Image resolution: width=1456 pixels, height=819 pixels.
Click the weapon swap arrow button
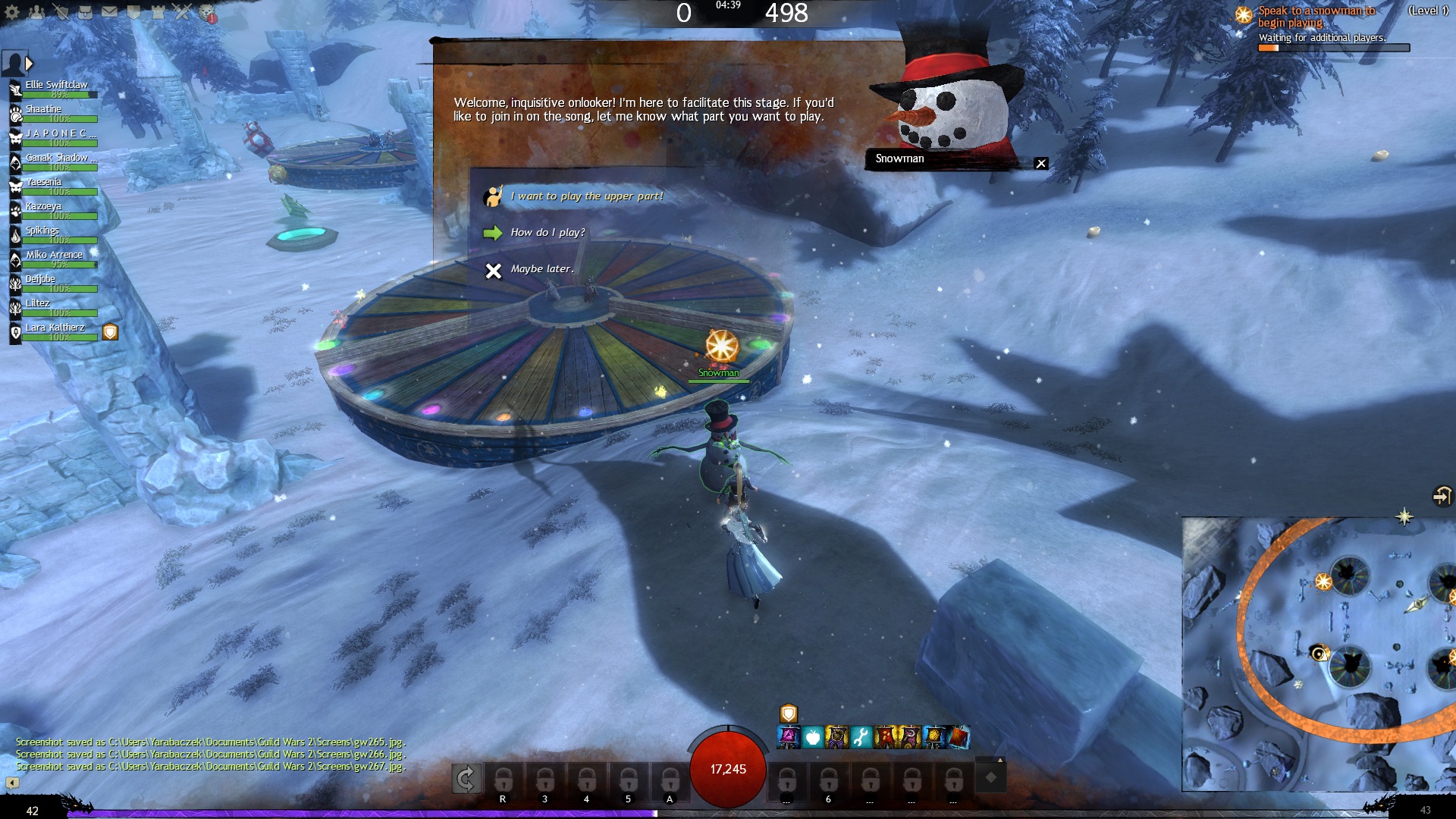coord(466,779)
